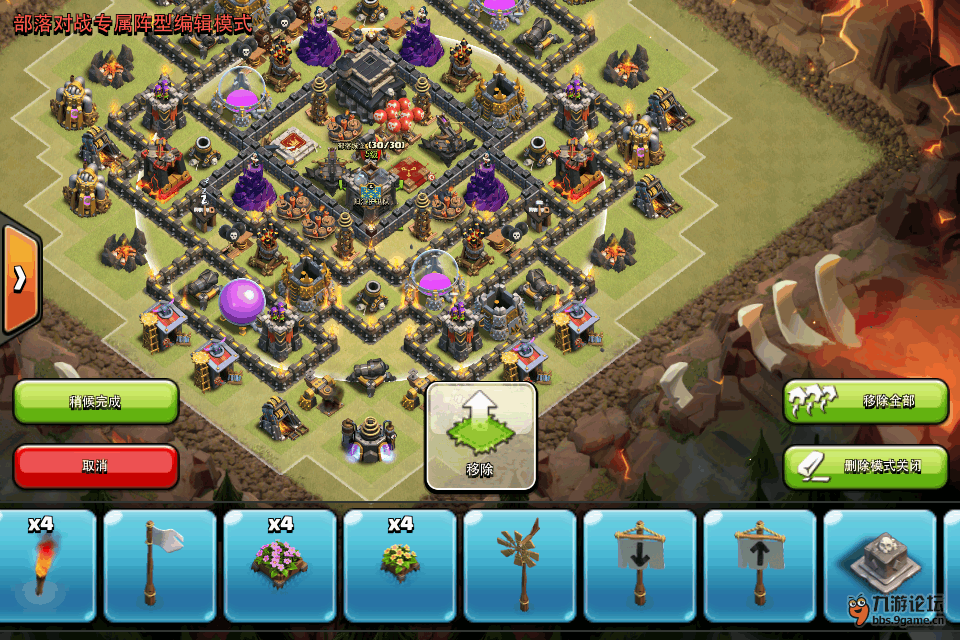
Task: Choose the stone skull statue slot
Action: [x=878, y=565]
